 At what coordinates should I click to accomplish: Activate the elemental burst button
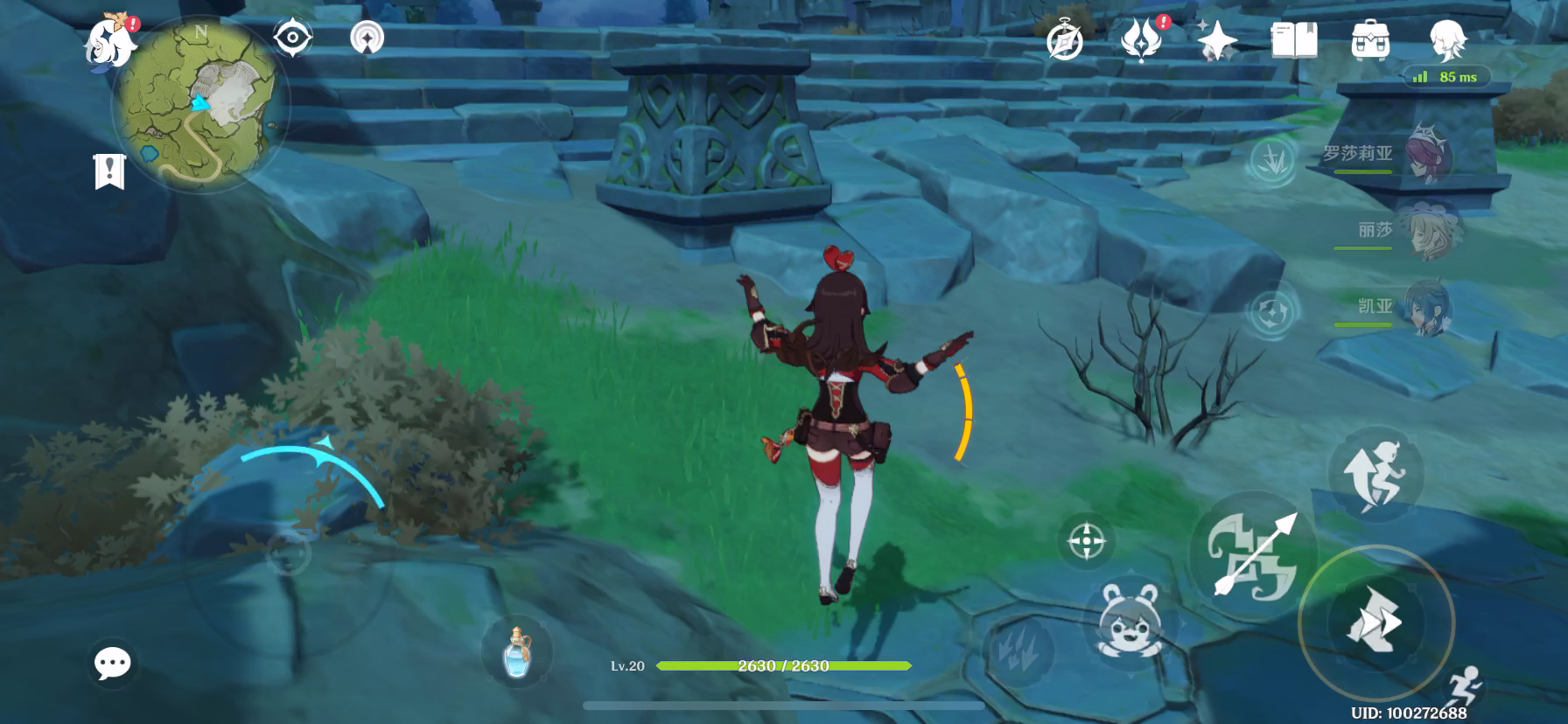pos(1375,622)
